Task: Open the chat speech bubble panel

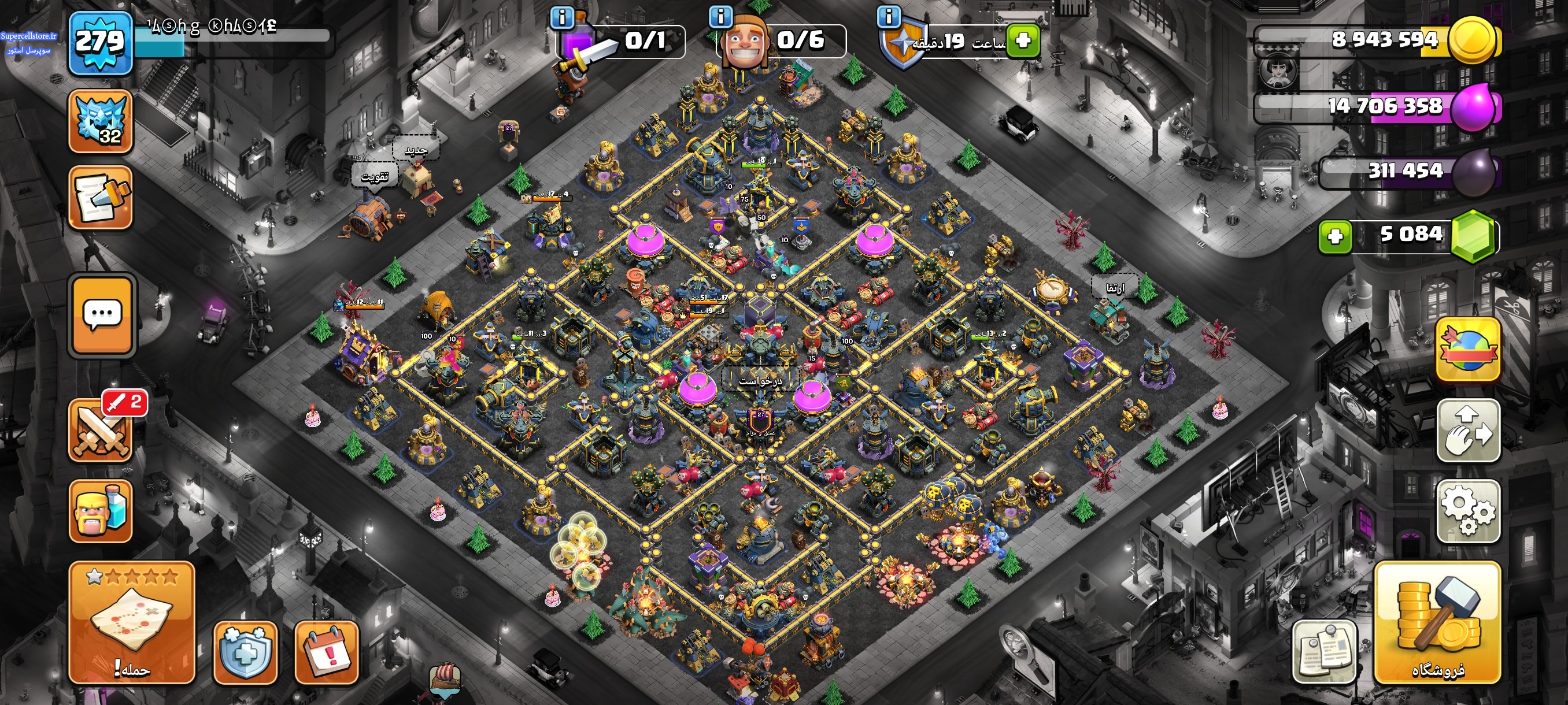Action: tap(102, 314)
